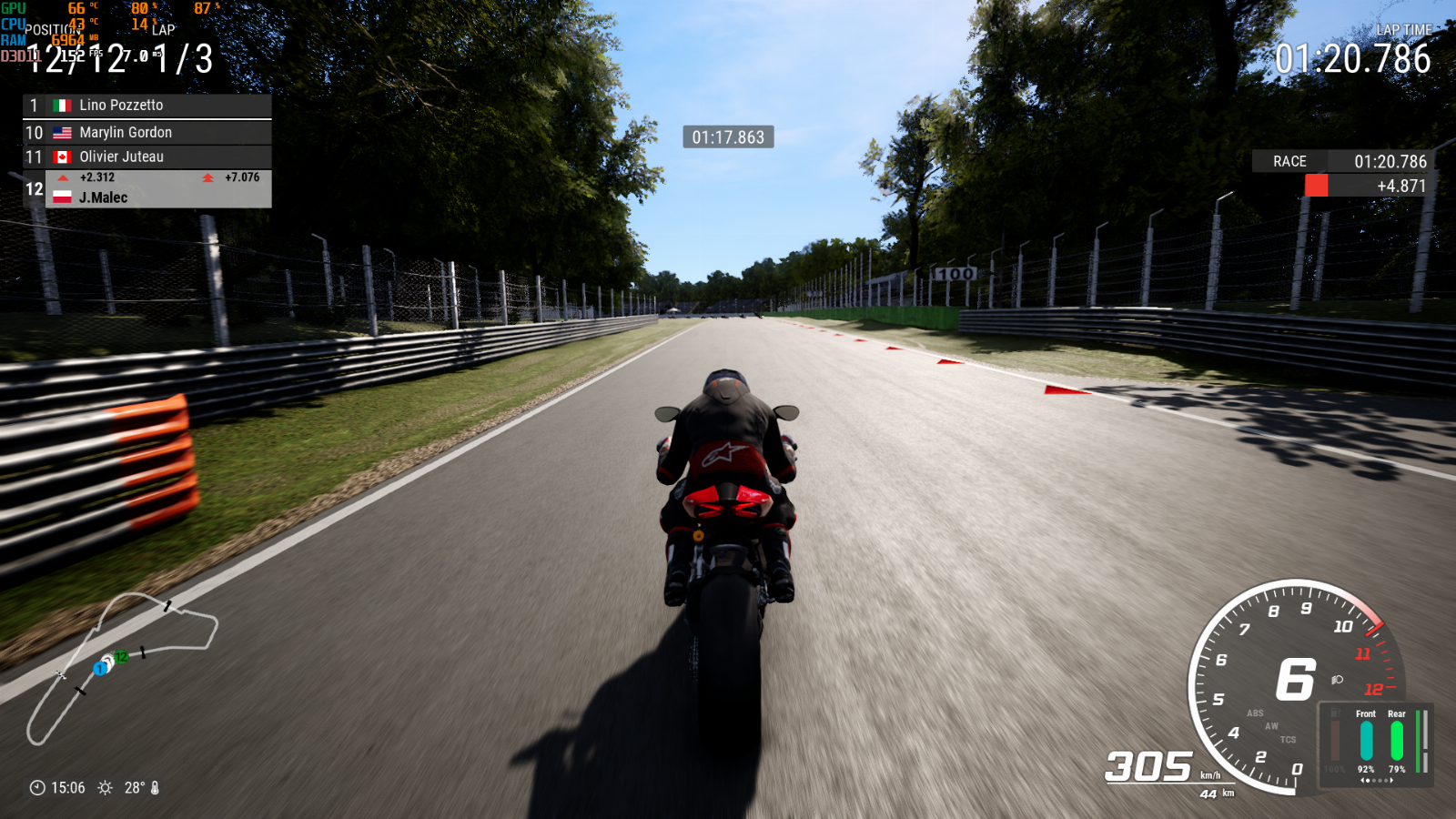The width and height of the screenshot is (1456, 819).
Task: Select Marylin Gordon's leaderboard row
Action: tap(146, 133)
